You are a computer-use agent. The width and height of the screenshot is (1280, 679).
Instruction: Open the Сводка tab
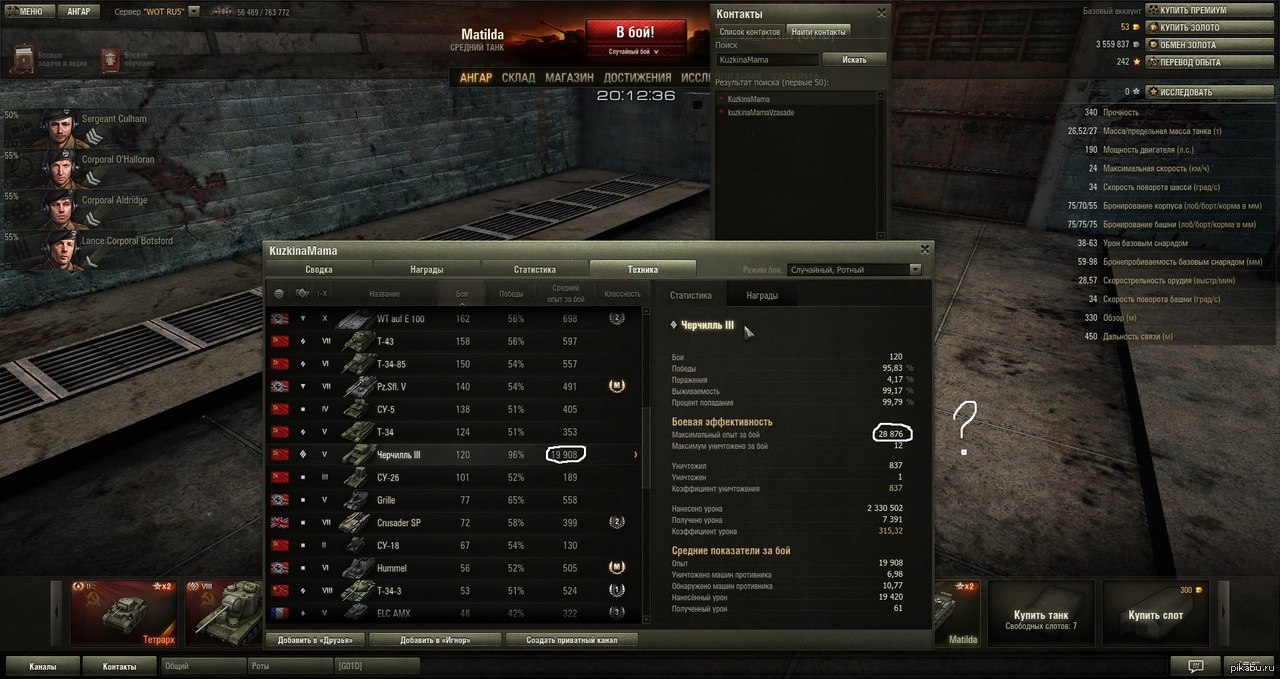319,269
